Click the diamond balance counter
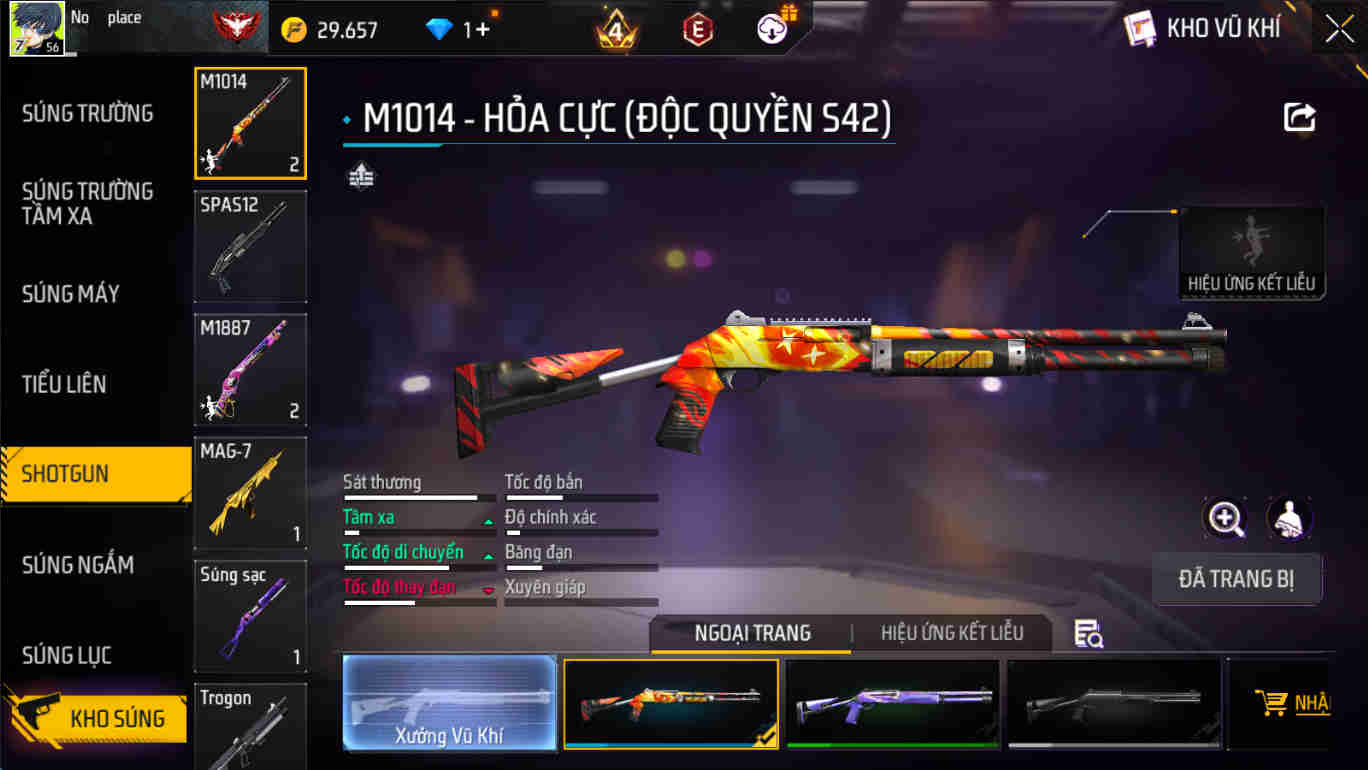The image size is (1368, 770). coord(460,27)
